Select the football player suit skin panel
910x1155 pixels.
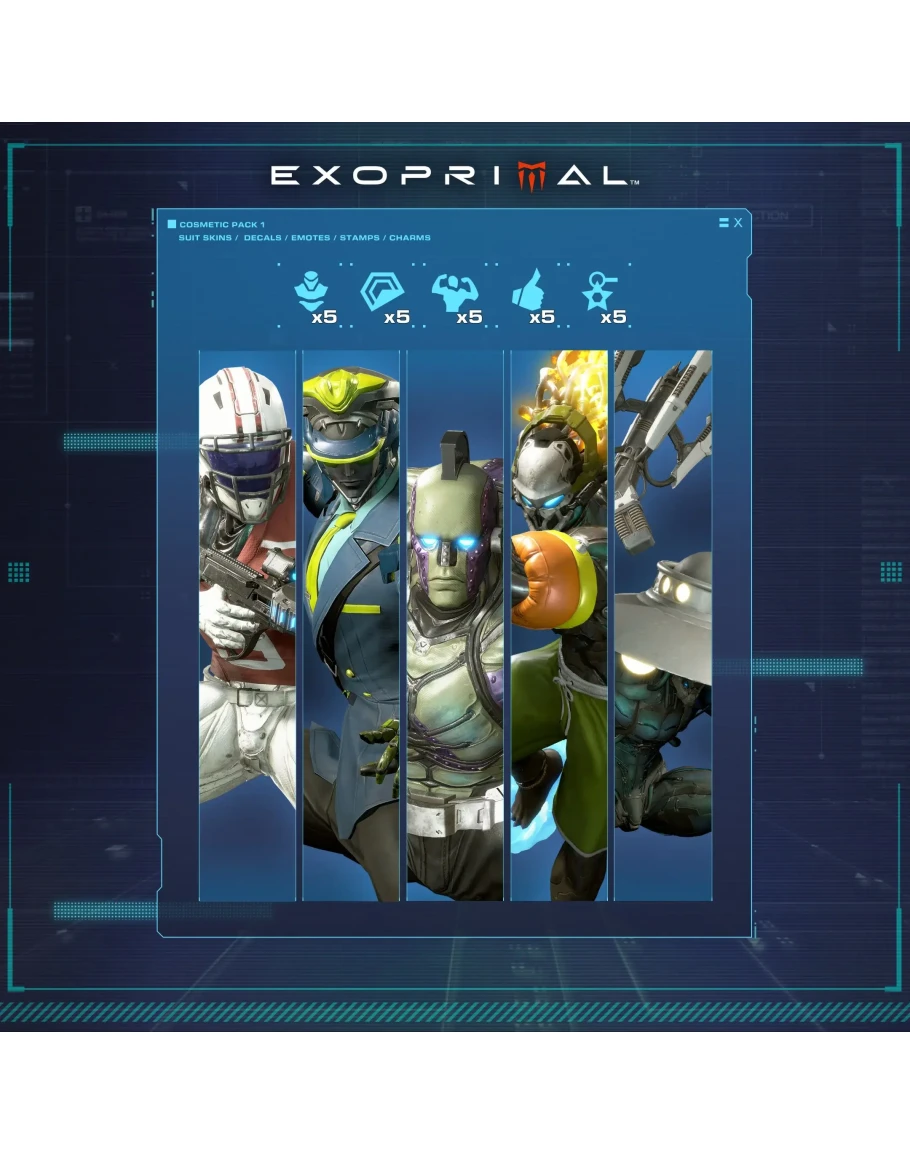247,625
